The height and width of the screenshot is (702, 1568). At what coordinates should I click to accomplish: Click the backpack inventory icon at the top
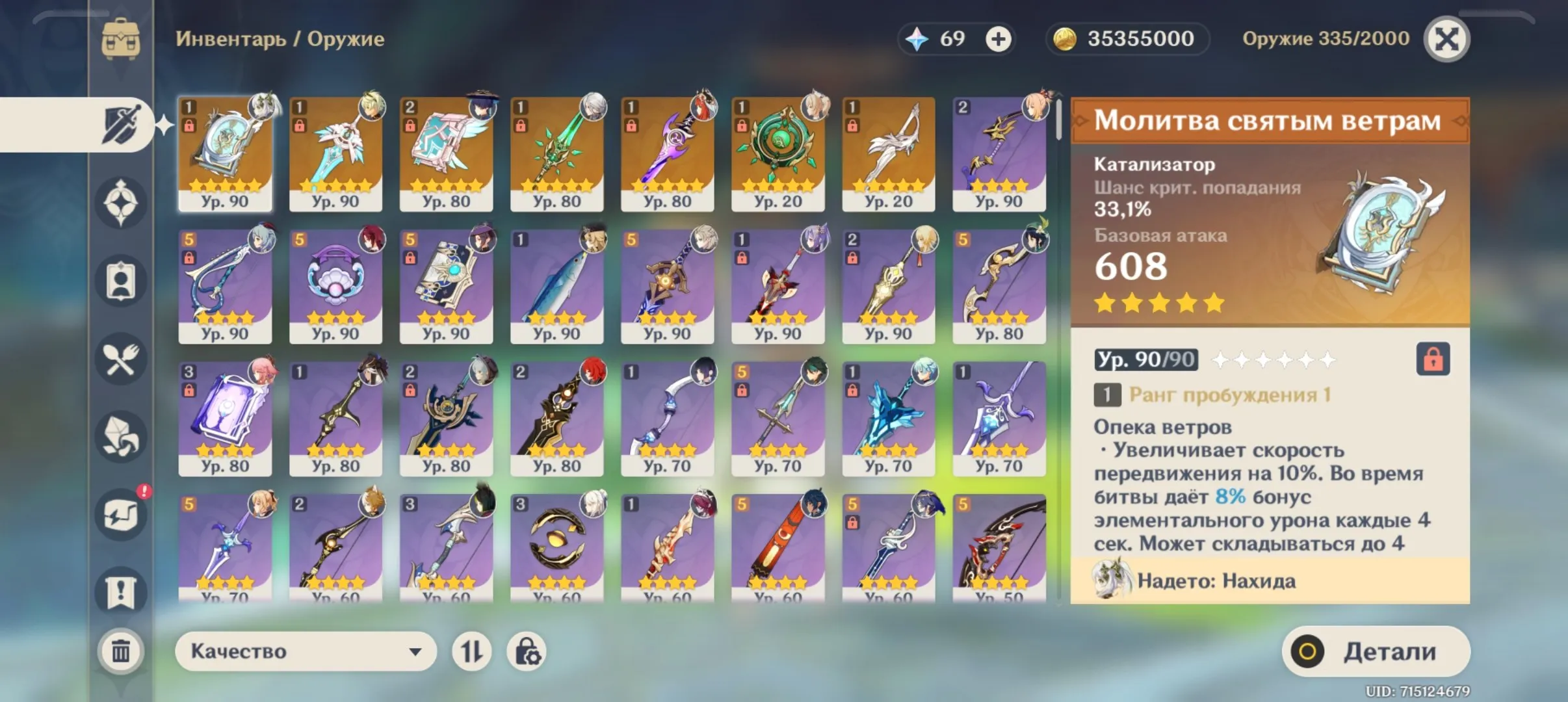click(x=120, y=37)
